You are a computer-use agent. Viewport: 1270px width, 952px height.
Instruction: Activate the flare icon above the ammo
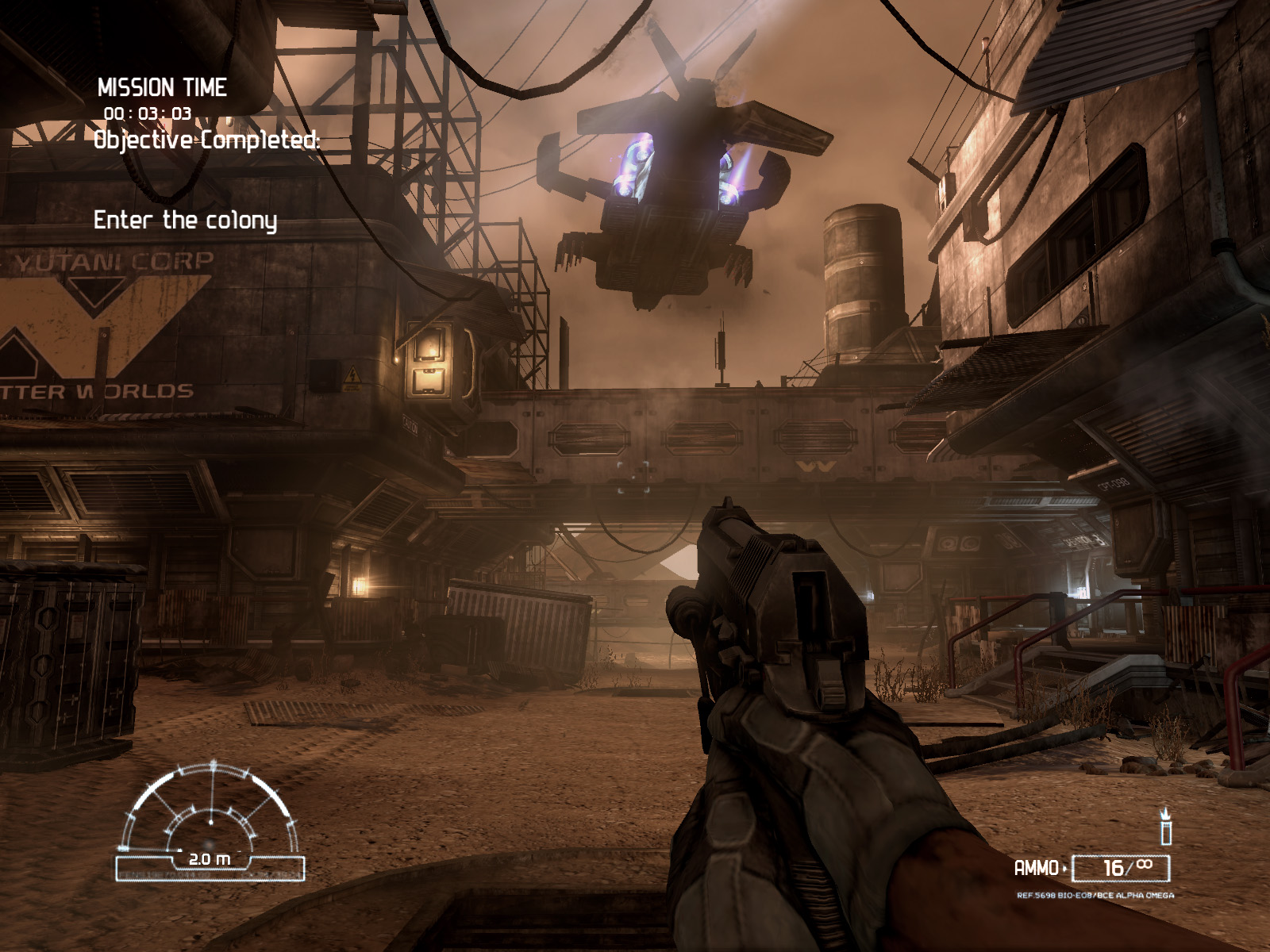coord(1165,827)
